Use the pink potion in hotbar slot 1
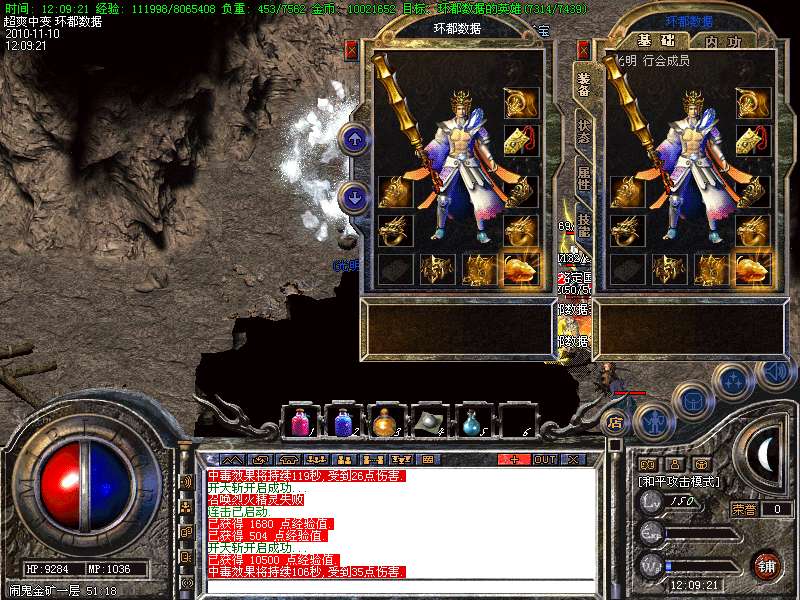 300,420
